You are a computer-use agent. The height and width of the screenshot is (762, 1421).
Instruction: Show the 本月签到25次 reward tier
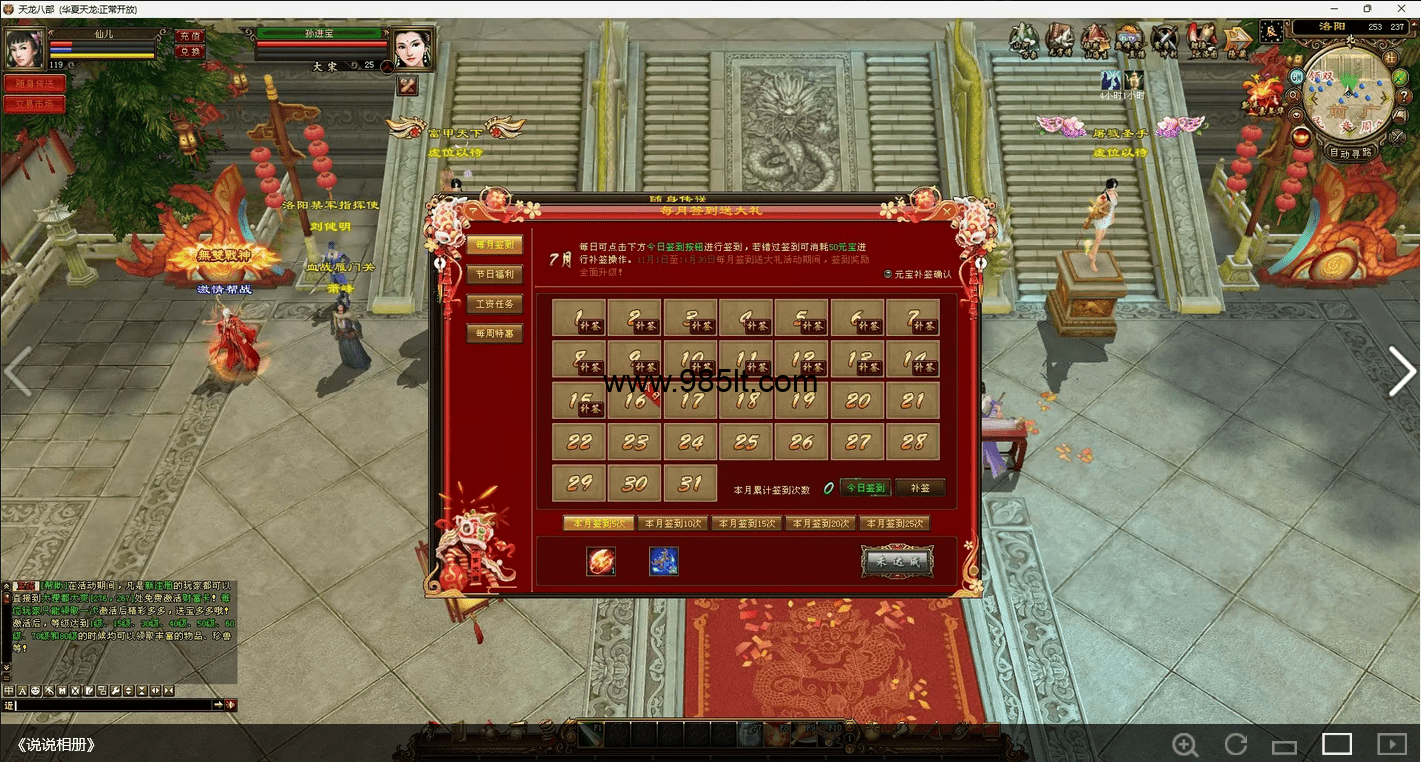coord(895,523)
